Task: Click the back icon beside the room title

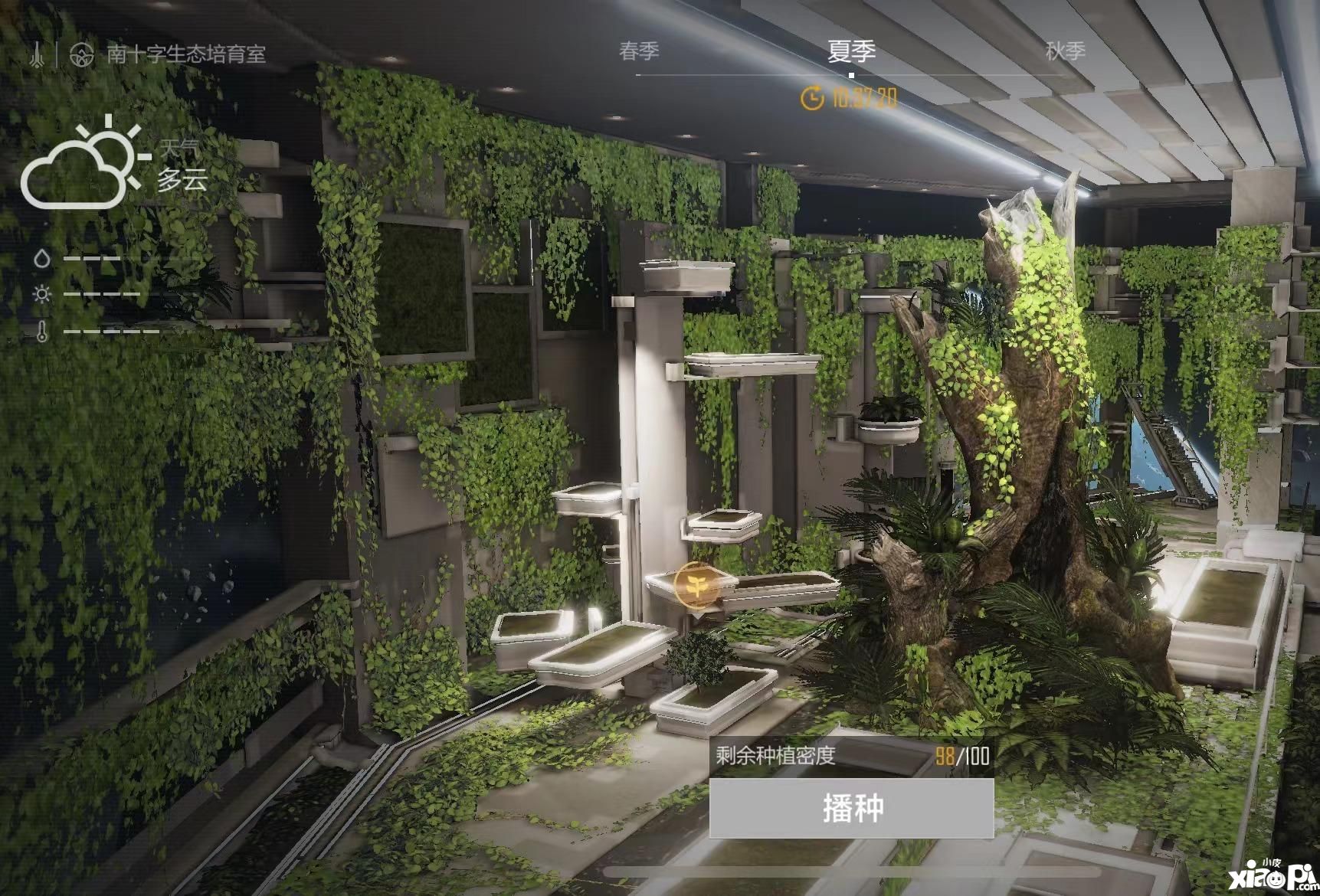Action: 38,54
